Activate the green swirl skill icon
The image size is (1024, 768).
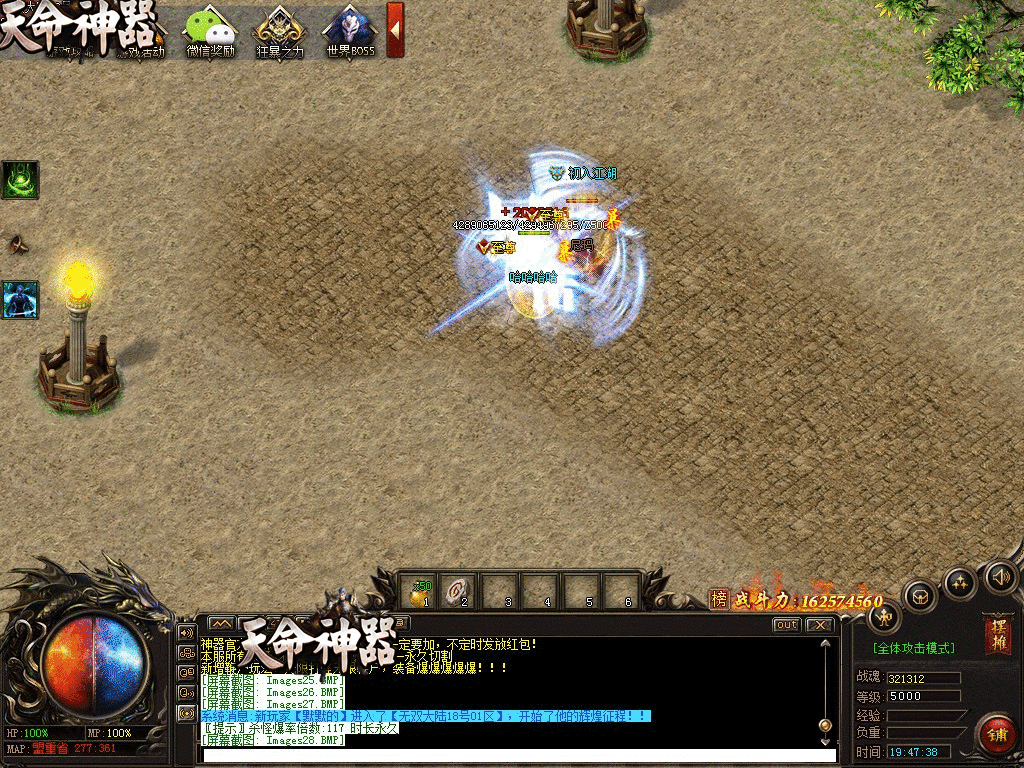(x=20, y=180)
